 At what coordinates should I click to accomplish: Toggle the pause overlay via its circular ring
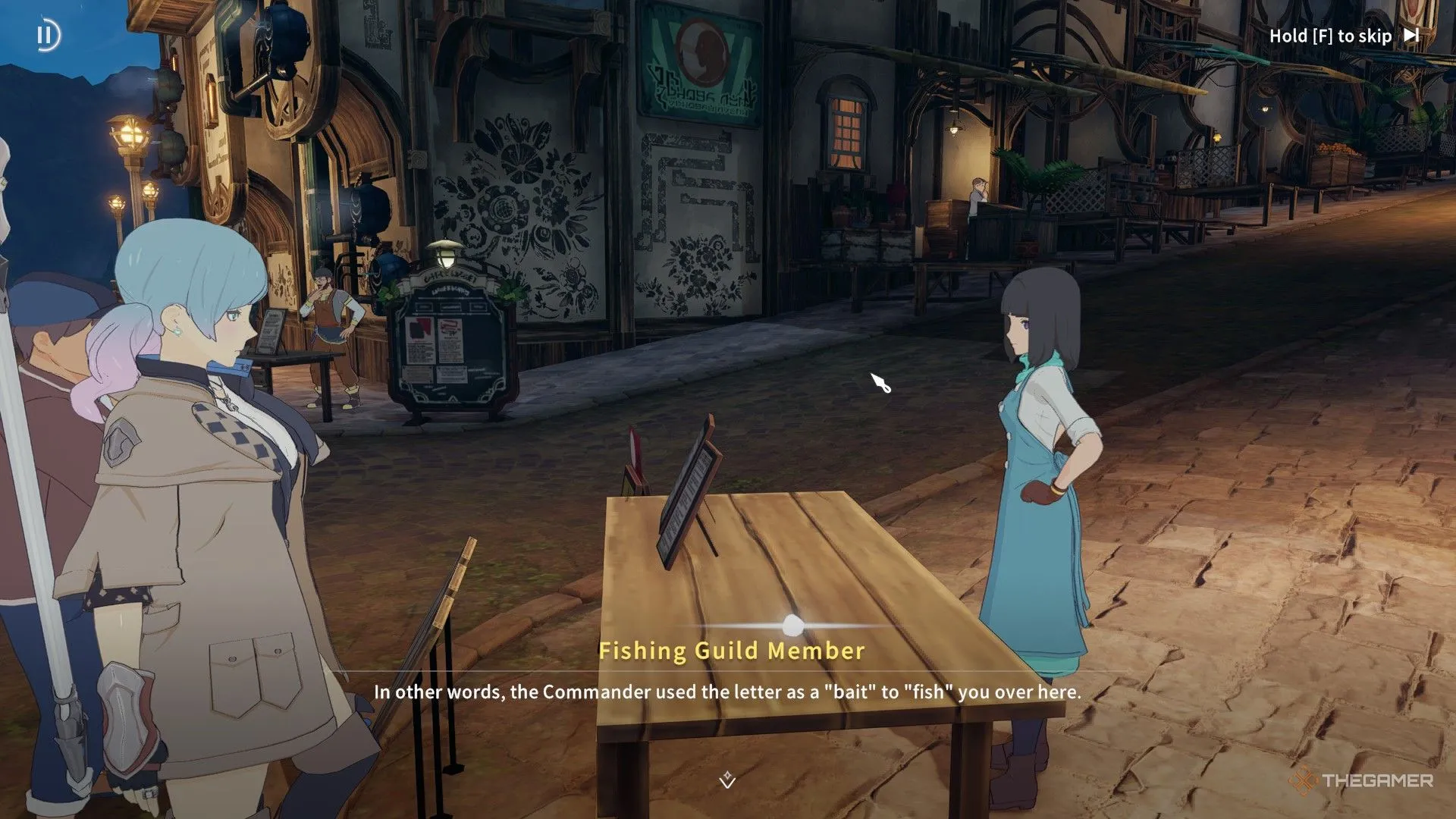coord(48,34)
